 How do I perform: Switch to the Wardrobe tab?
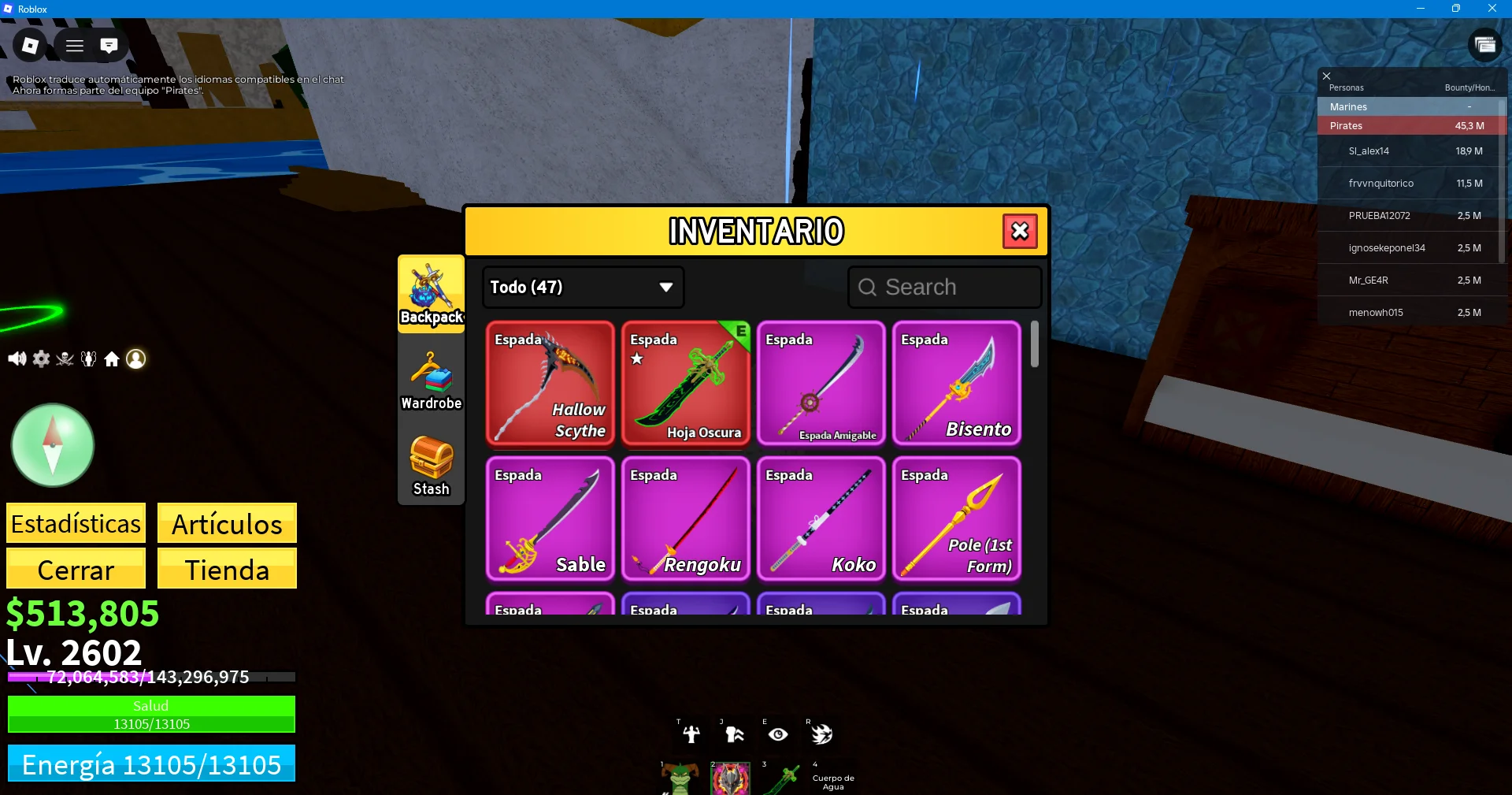pyautogui.click(x=431, y=381)
